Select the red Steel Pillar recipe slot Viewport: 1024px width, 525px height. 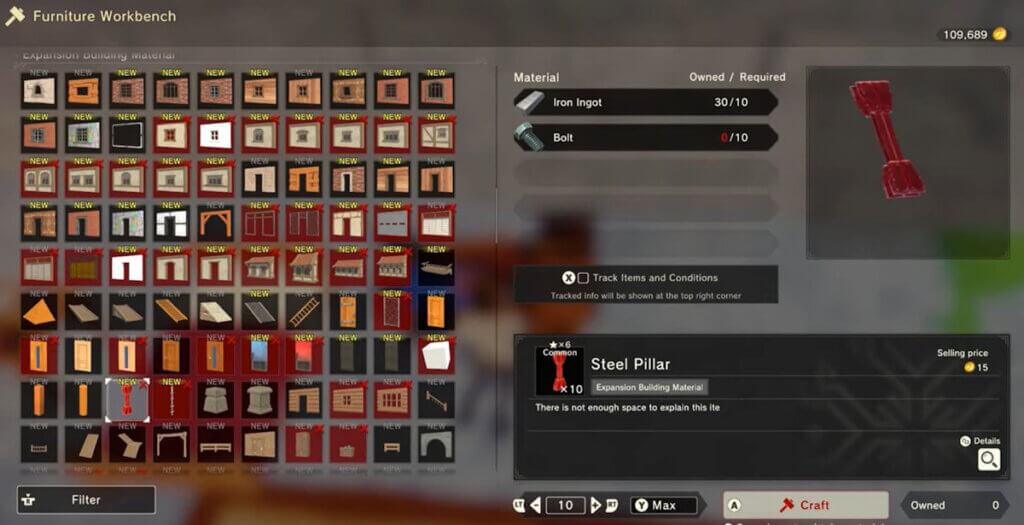127,400
